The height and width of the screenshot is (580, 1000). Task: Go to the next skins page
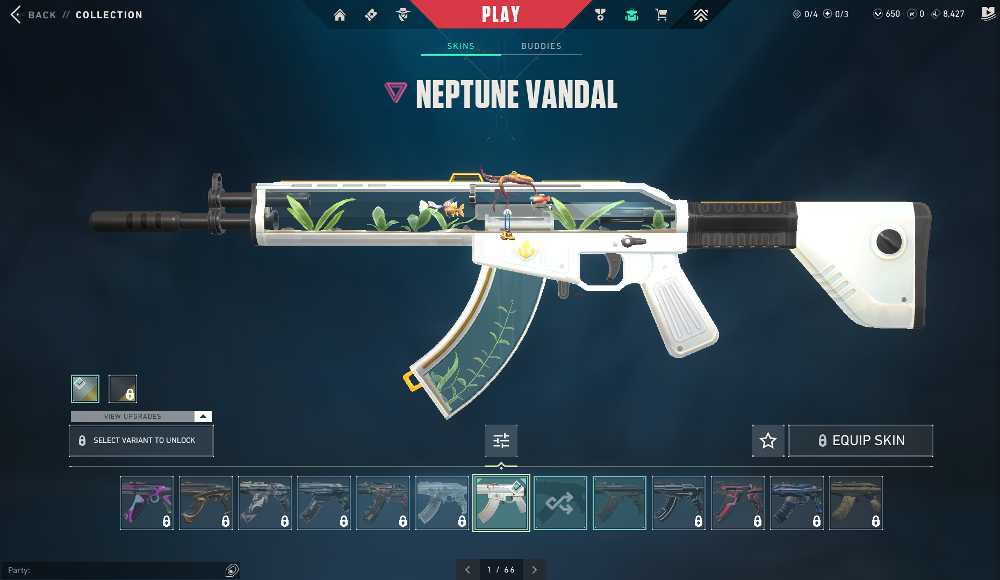pos(534,570)
